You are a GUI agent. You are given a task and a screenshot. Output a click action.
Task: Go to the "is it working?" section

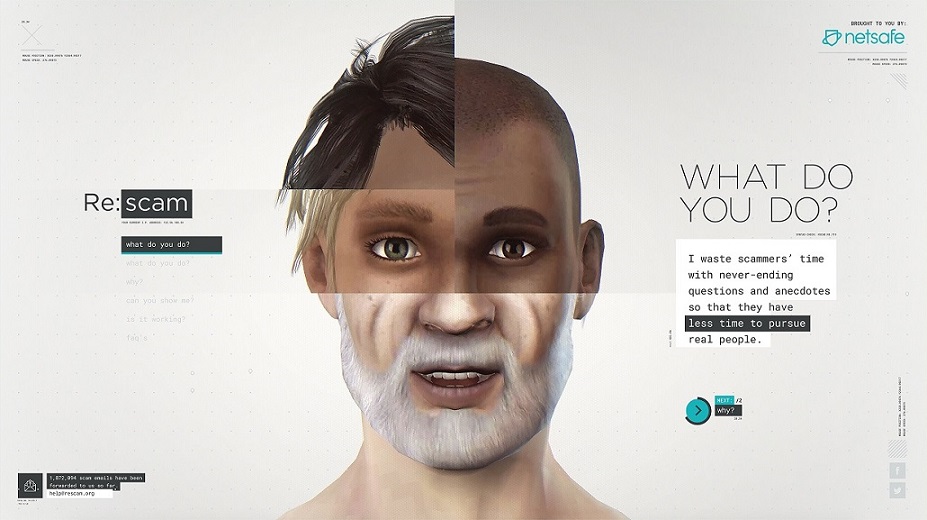click(x=154, y=319)
